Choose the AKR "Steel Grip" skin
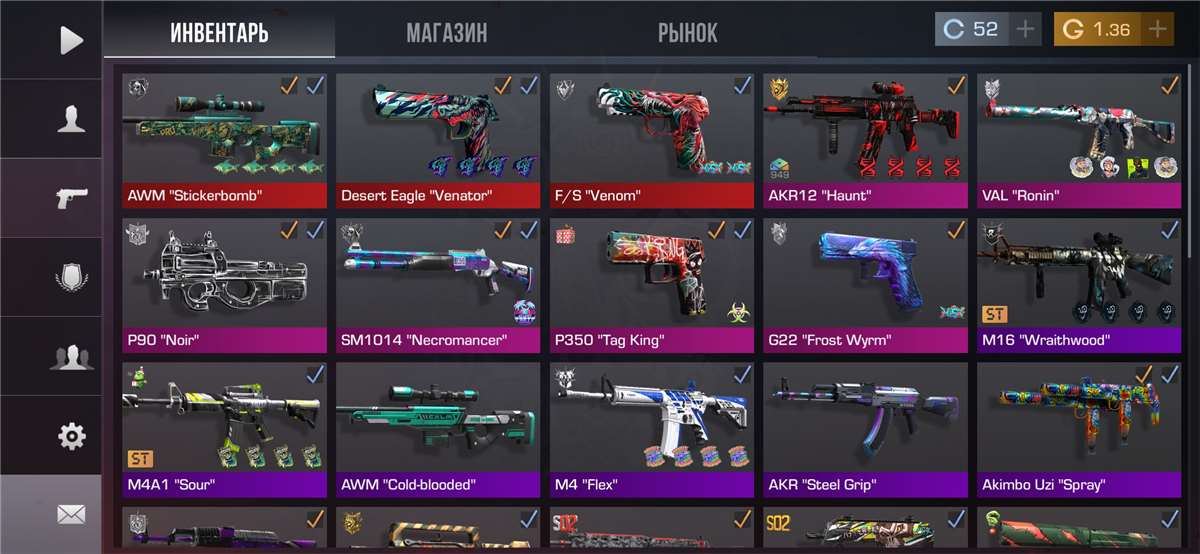The width and height of the screenshot is (1200, 554). tap(866, 428)
